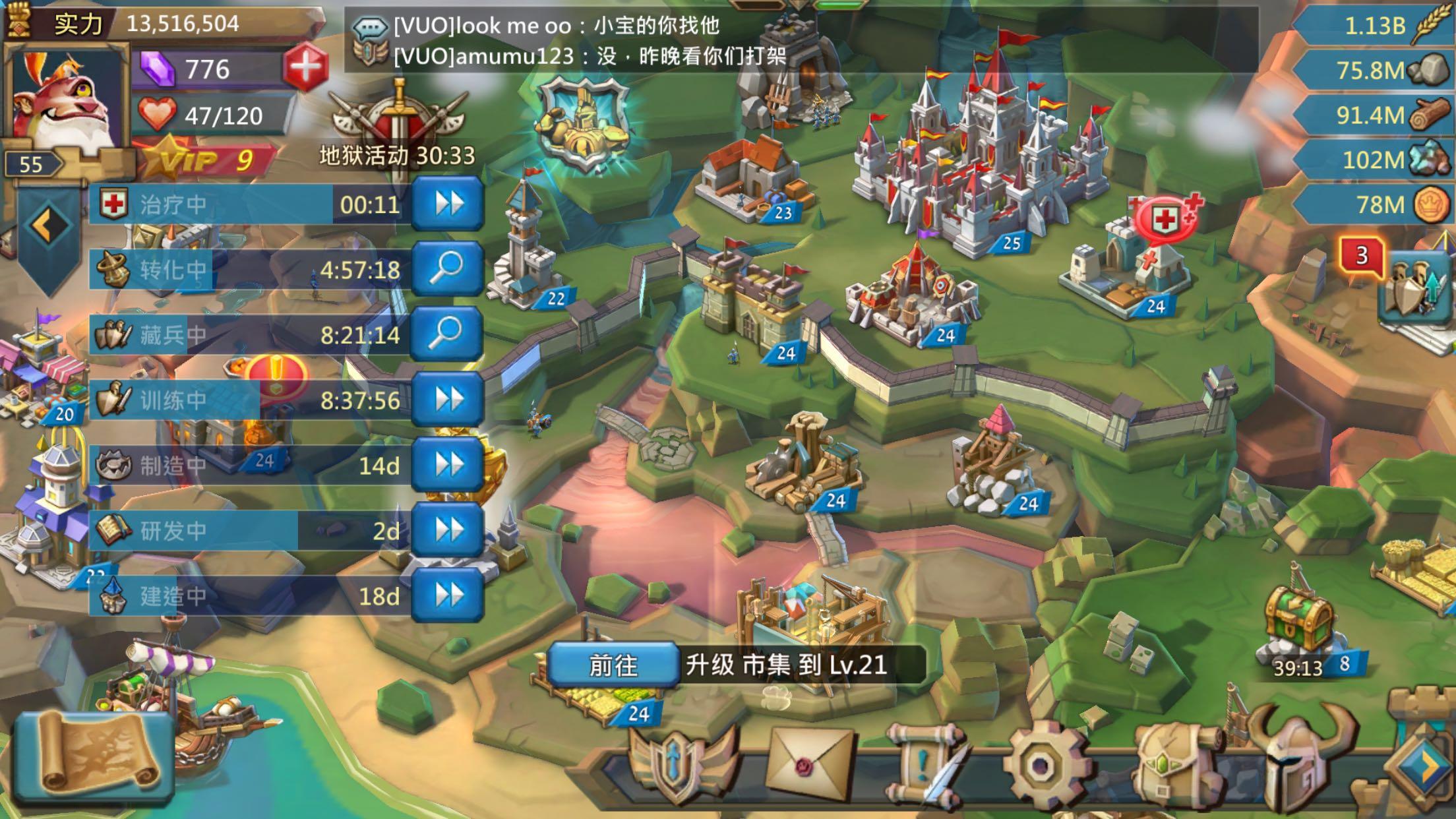Speed up the 建造中 construction queue
Screen dimensions: 1456x819
click(x=448, y=593)
